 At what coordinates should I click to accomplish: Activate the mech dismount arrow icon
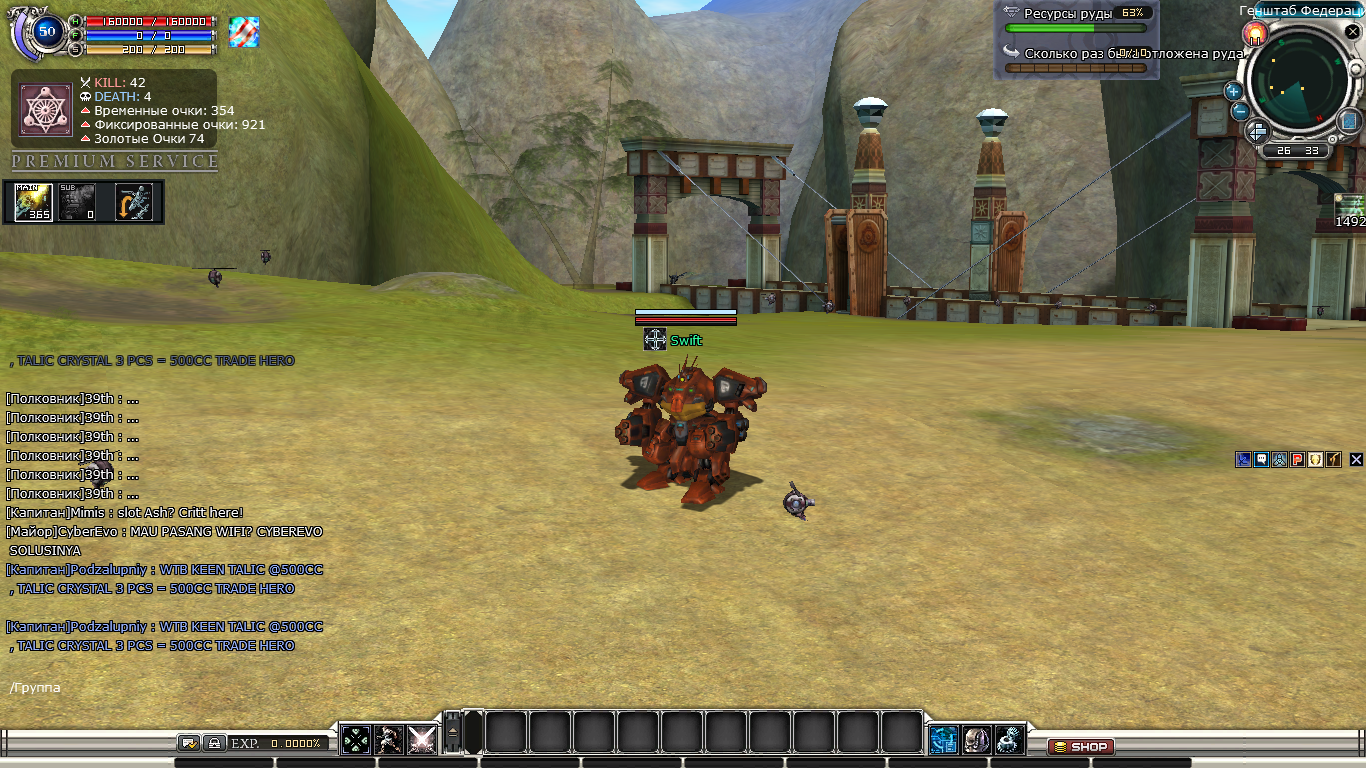[134, 202]
